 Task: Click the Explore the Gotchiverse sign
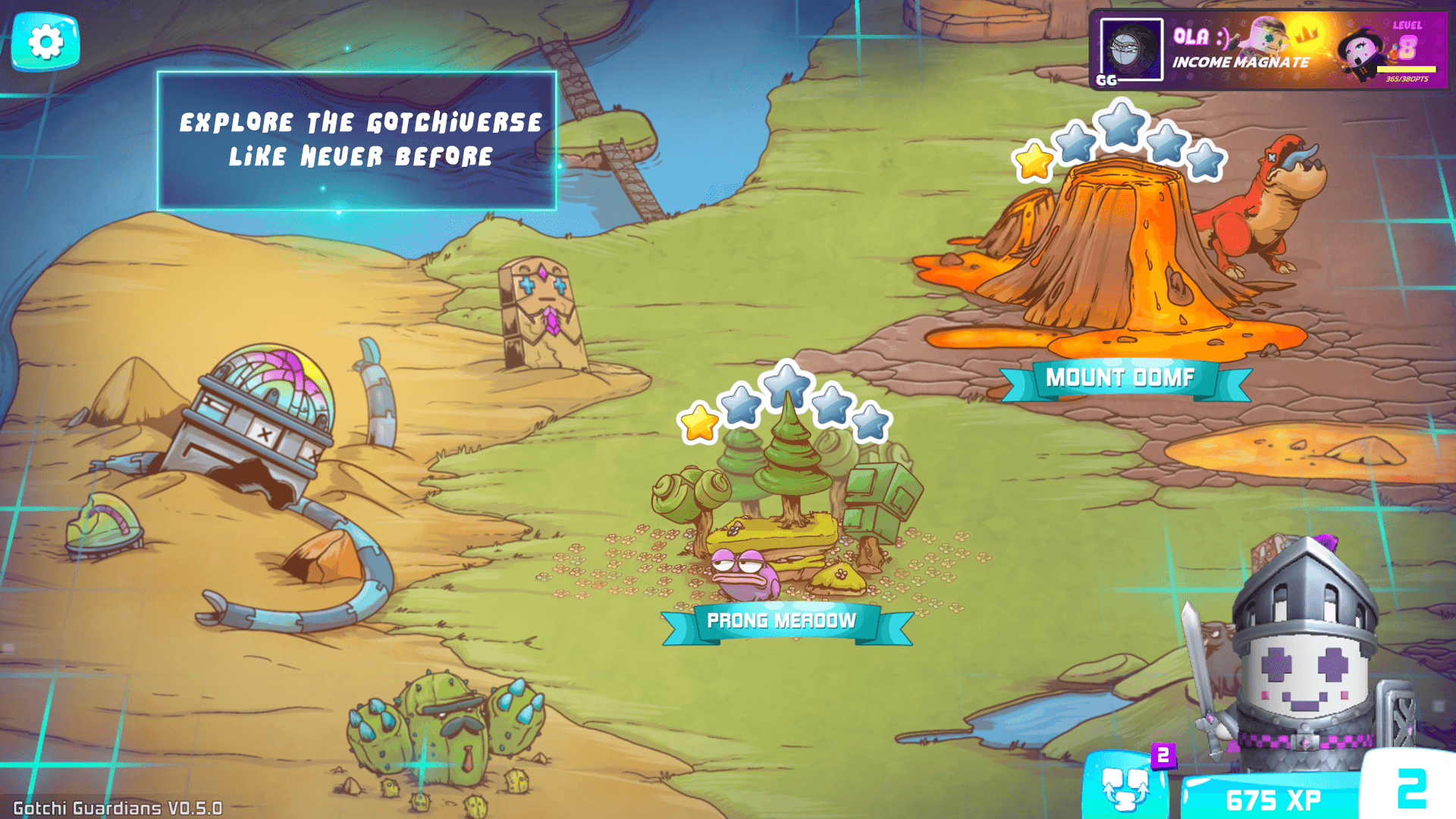356,139
